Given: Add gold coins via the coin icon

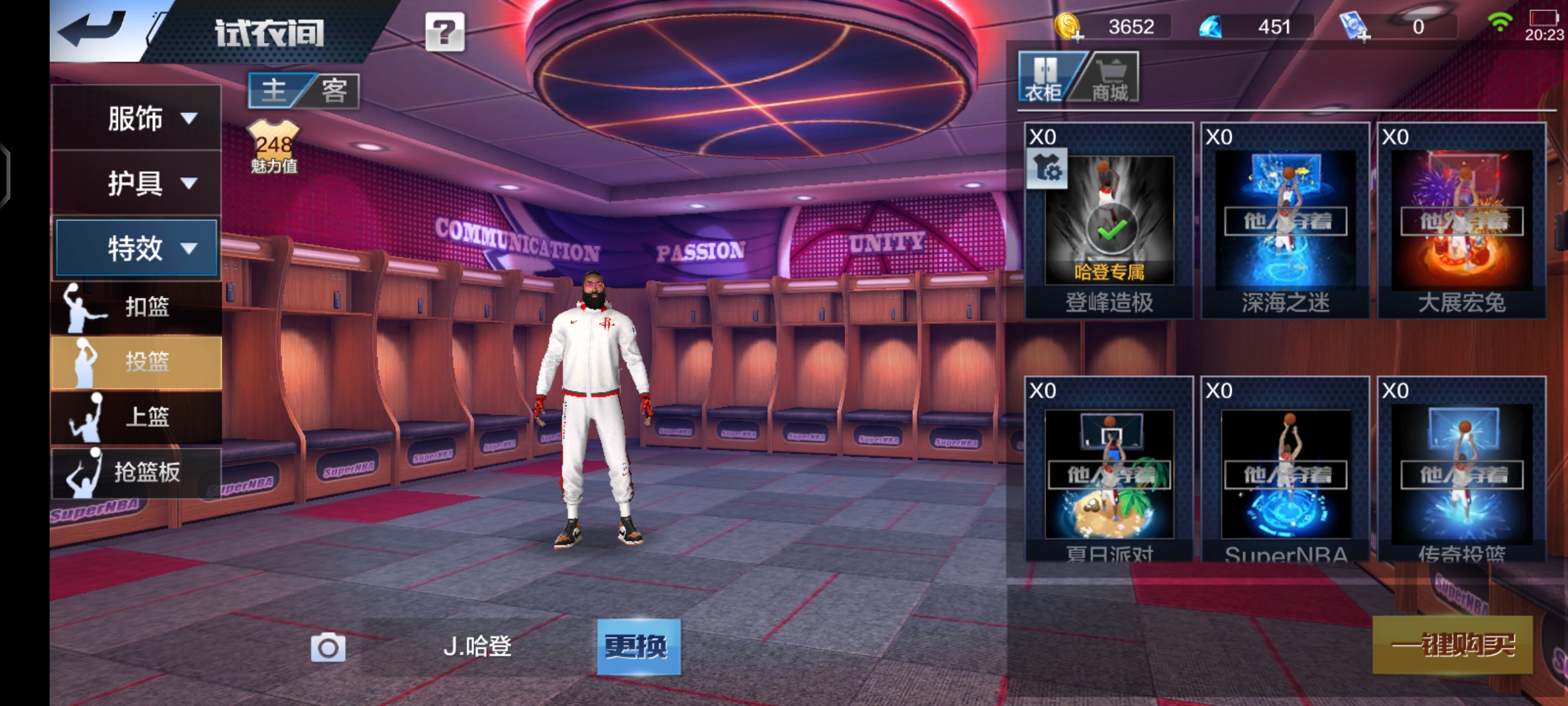Looking at the screenshot, I should pyautogui.click(x=1068, y=27).
